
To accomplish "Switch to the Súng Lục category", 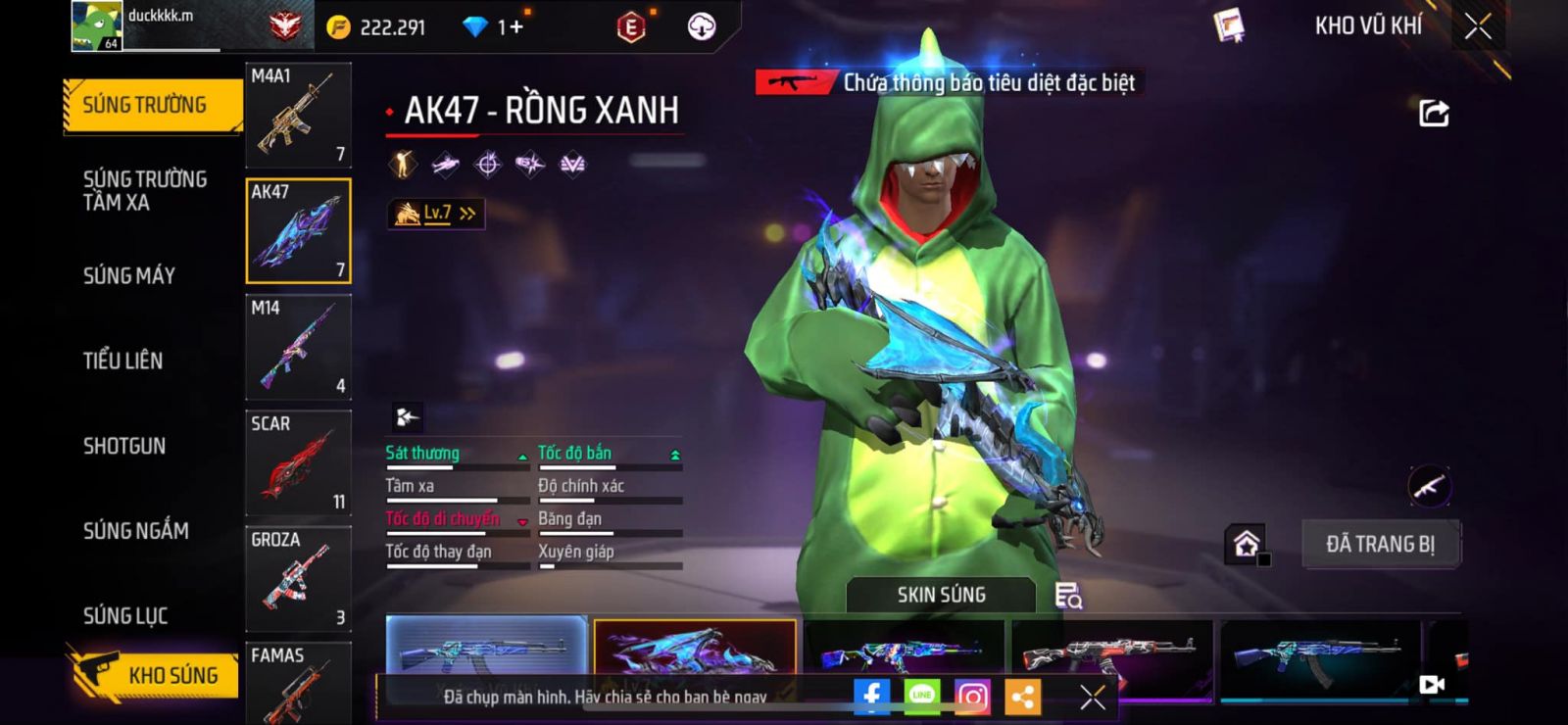I will pos(125,615).
